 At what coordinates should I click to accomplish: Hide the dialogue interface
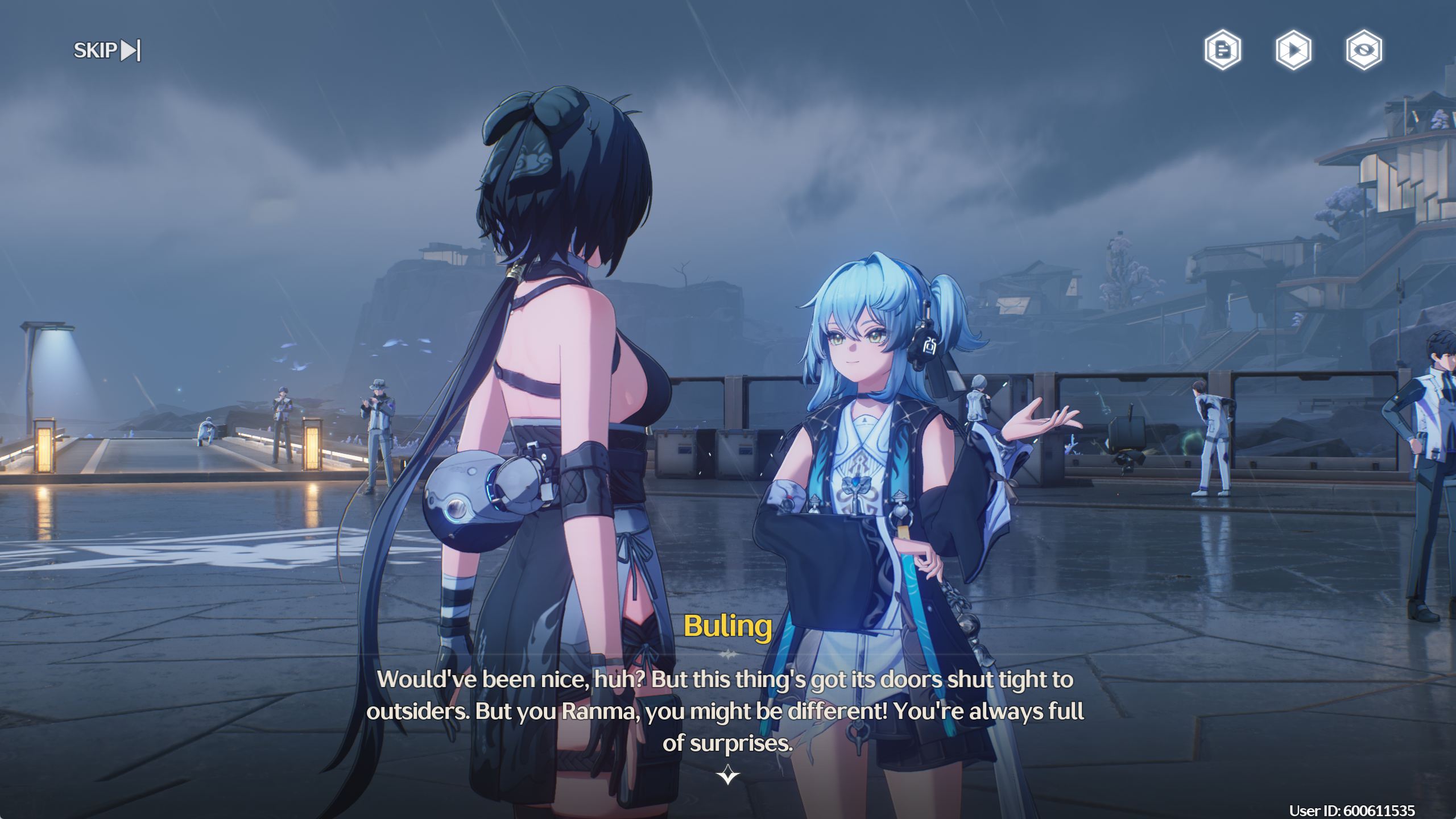1364,50
